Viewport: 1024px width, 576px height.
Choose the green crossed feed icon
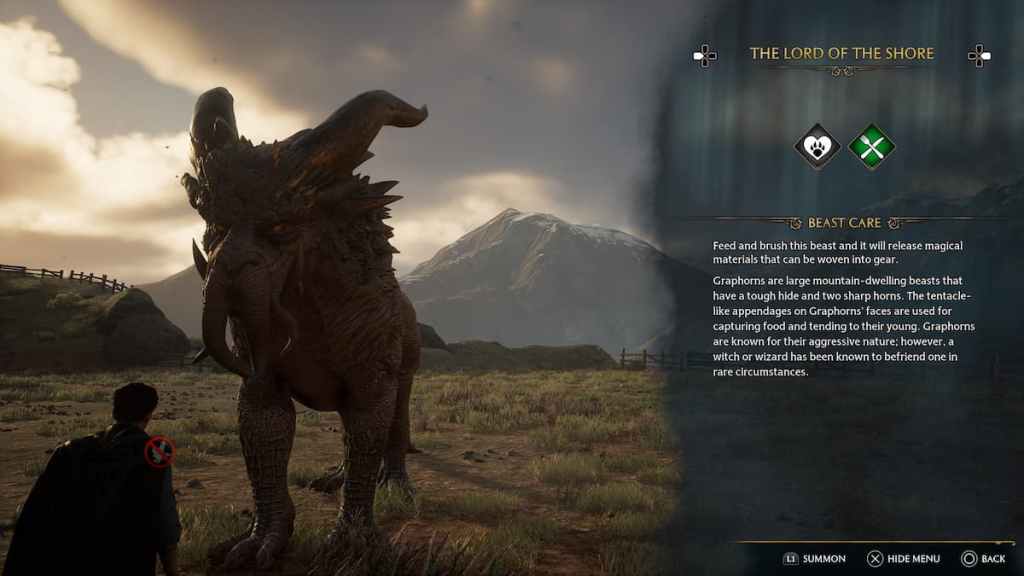pyautogui.click(x=871, y=148)
